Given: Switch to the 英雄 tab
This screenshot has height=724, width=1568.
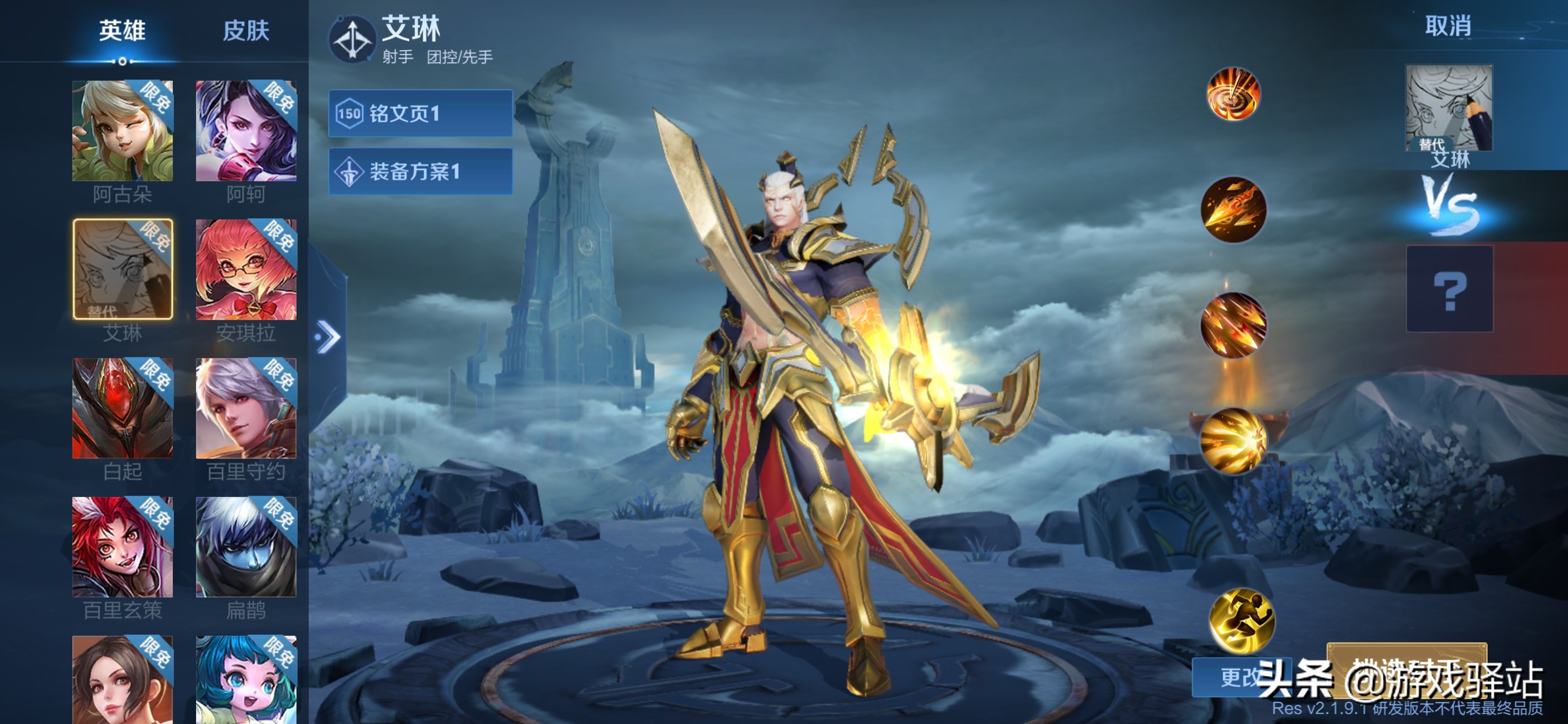Looking at the screenshot, I should 122,31.
